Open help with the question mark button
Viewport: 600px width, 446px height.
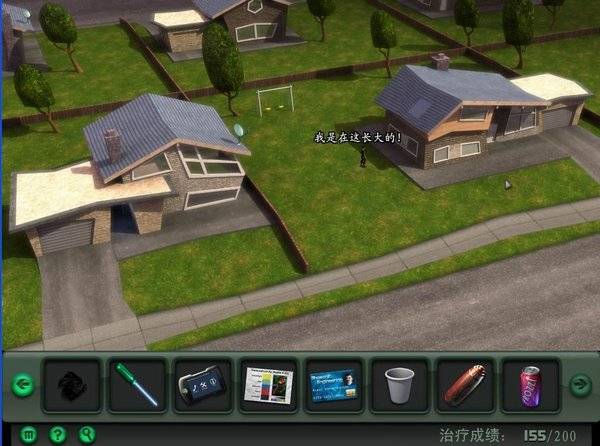pos(58,435)
